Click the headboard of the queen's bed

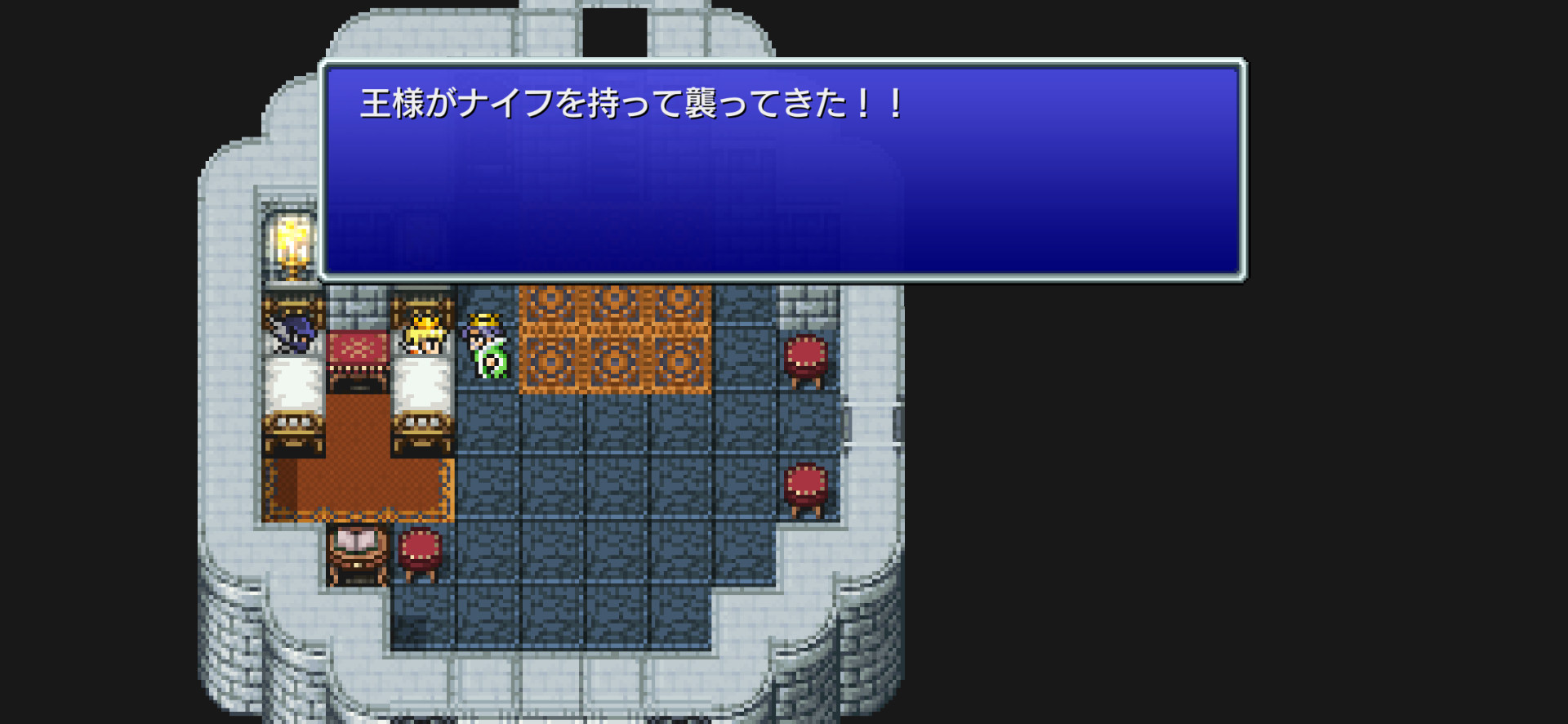422,306
